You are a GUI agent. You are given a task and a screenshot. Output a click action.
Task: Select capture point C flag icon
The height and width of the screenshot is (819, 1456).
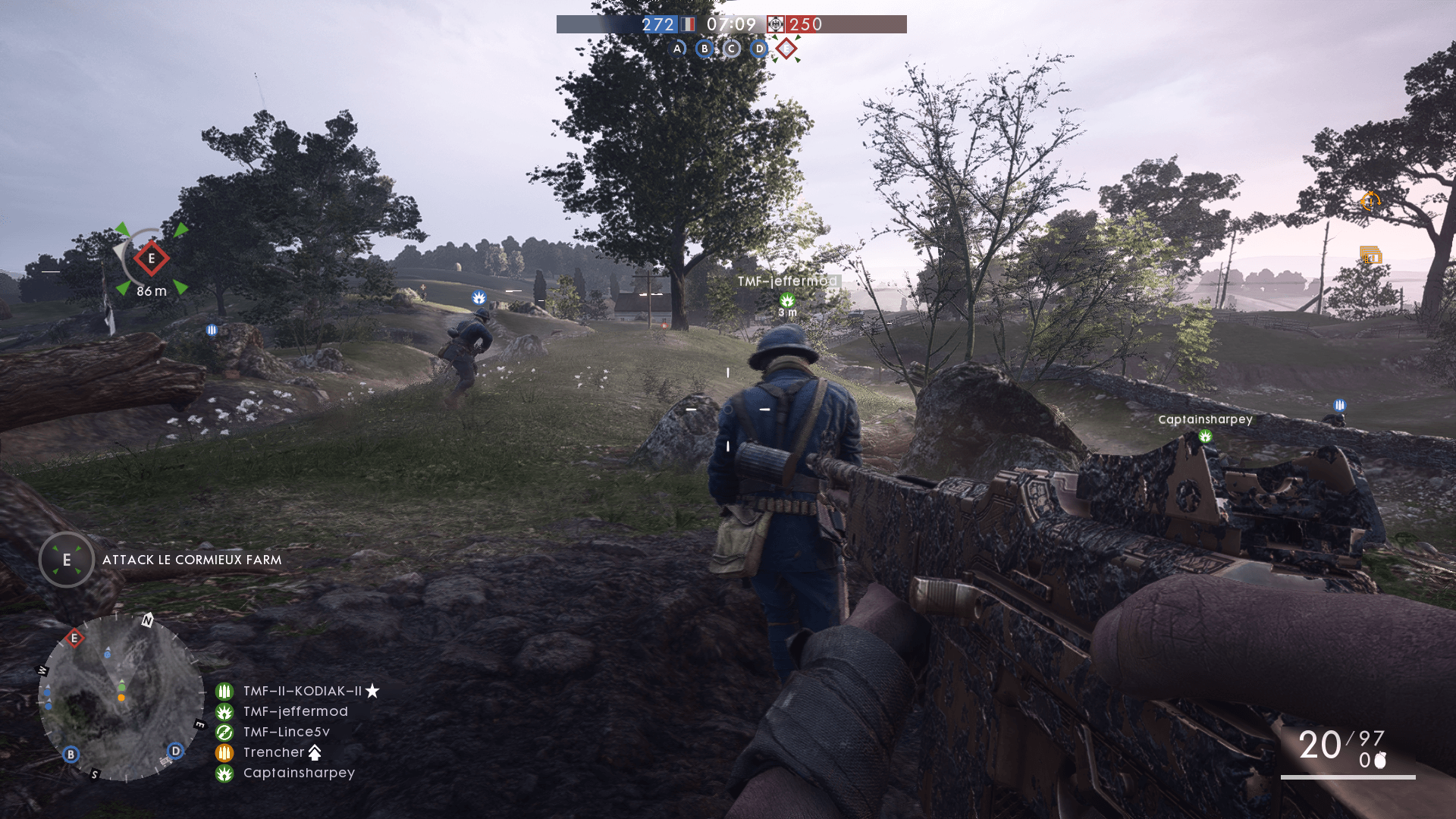(x=732, y=49)
